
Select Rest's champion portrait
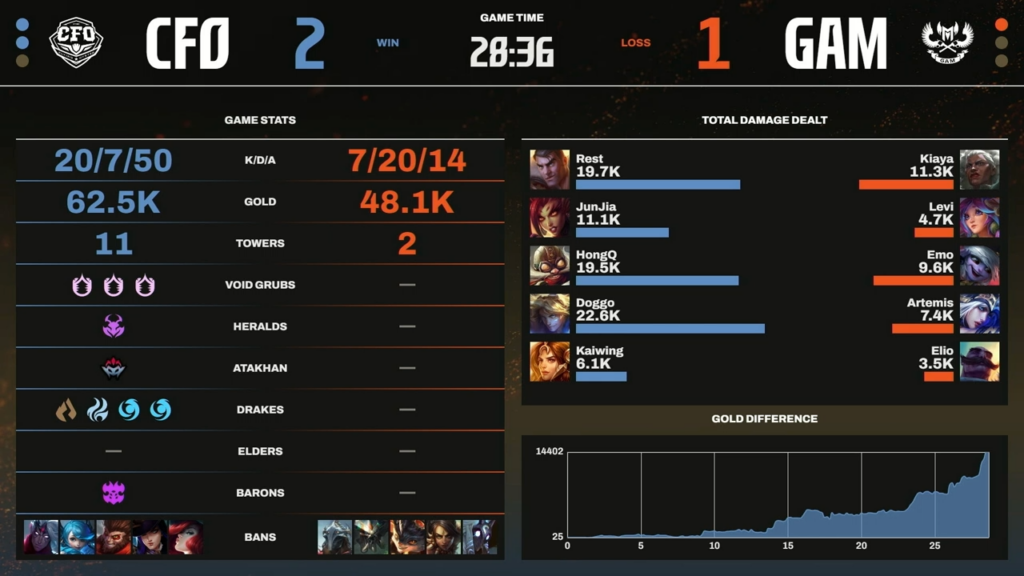(550, 169)
